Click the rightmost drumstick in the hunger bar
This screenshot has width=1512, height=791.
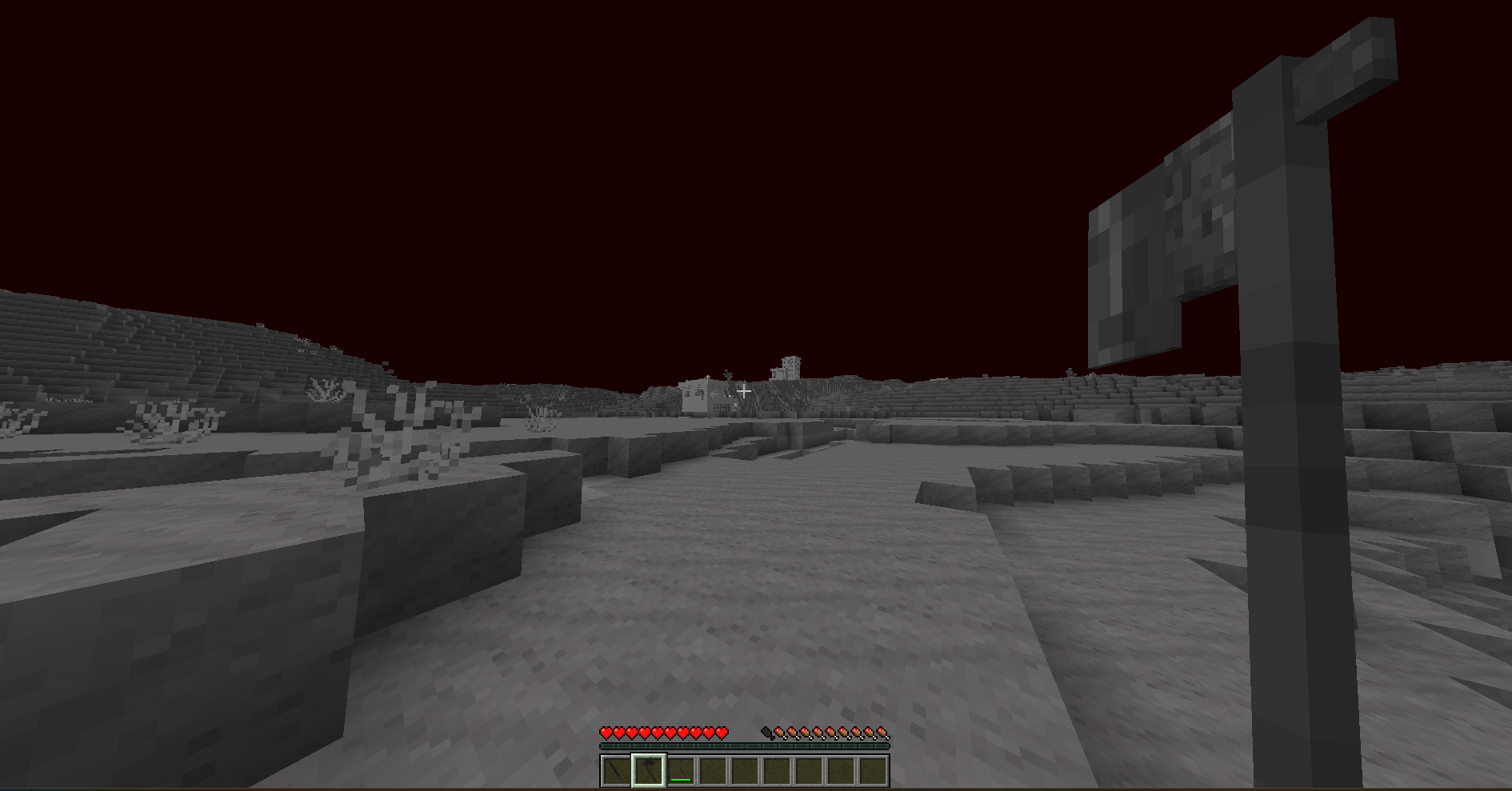point(883,733)
